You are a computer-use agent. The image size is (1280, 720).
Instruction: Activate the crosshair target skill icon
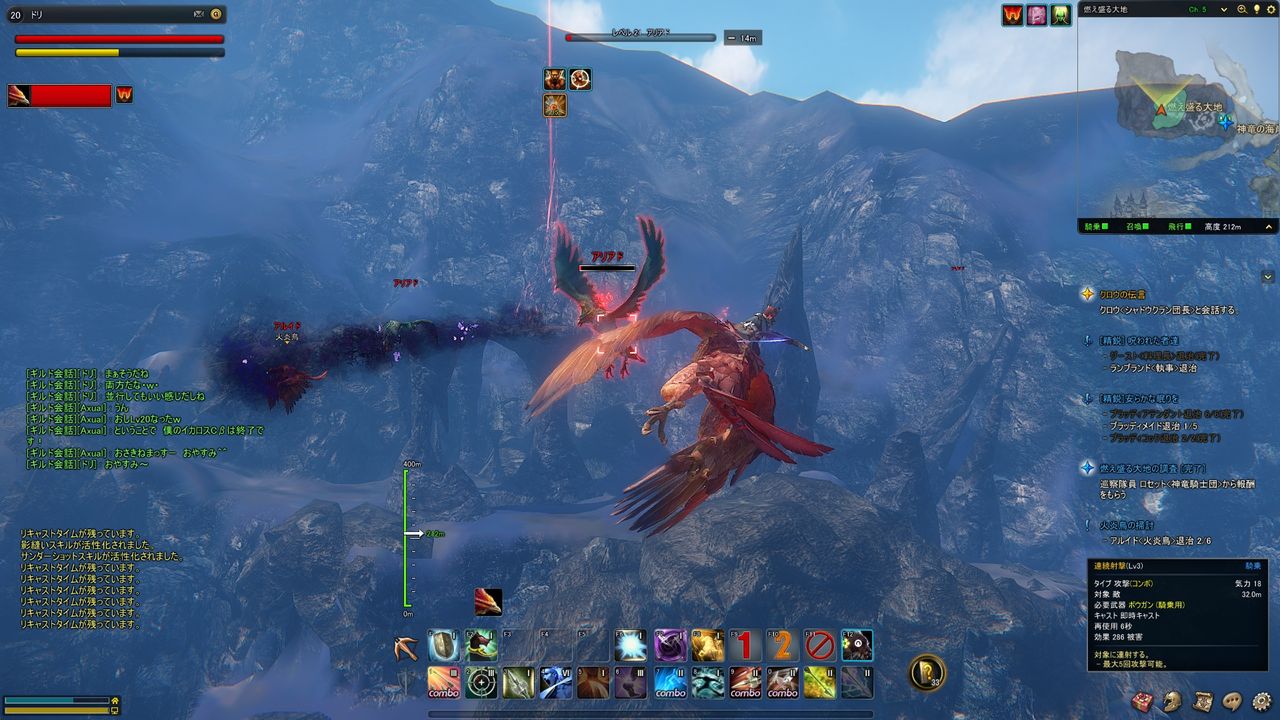tap(481, 683)
